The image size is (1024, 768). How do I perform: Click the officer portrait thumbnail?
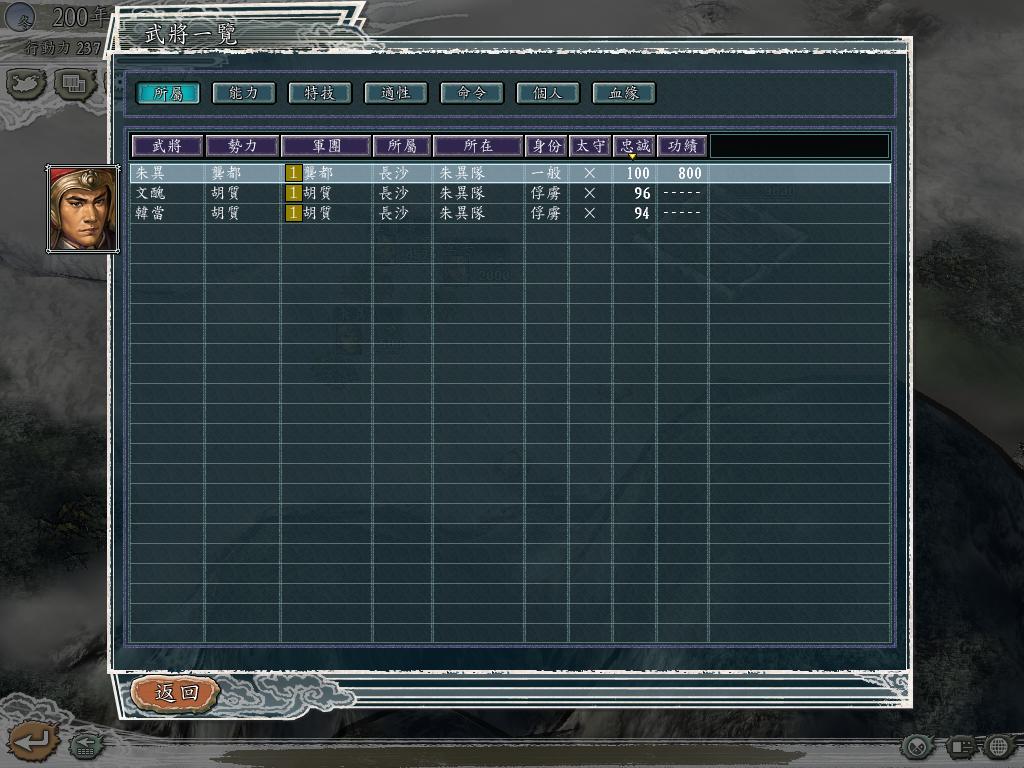[83, 209]
